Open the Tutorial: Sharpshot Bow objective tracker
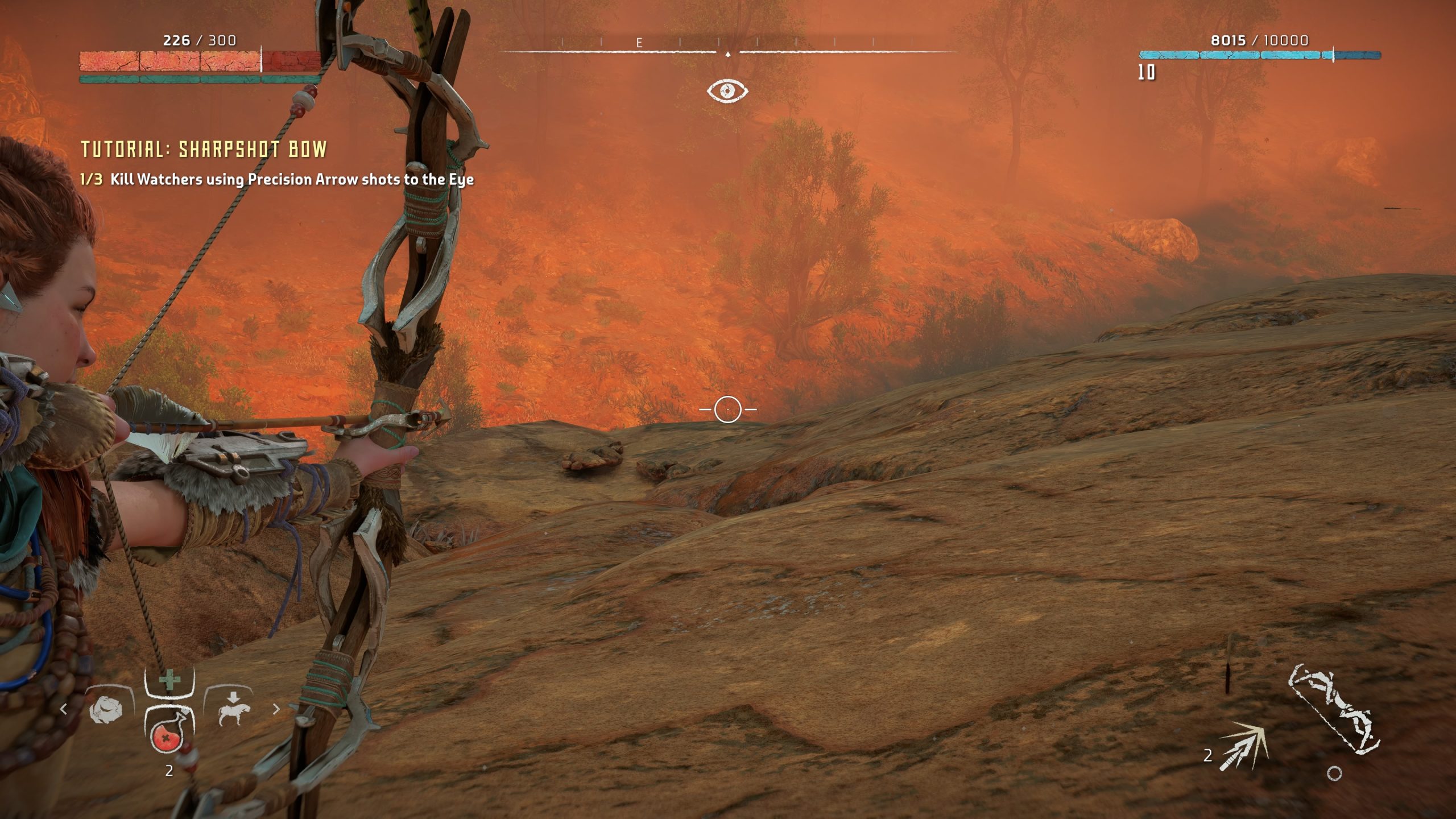Screen dimensions: 1456x819 coord(204,150)
